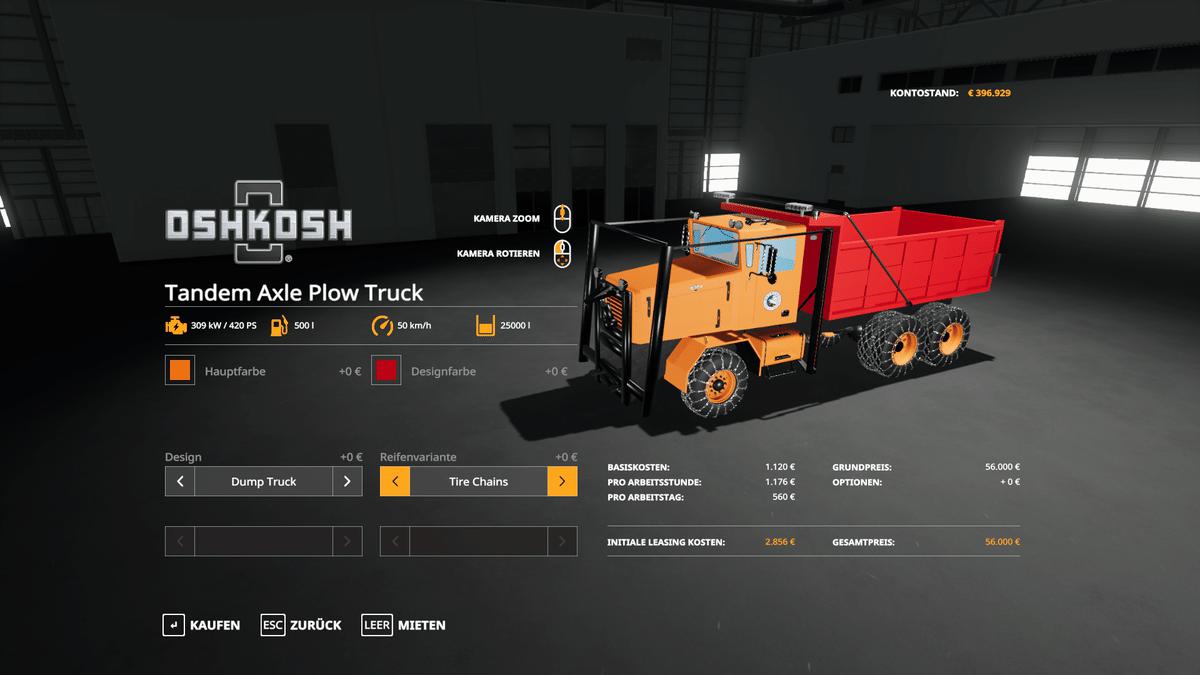Pick the orange Hauptfarbe color swatch
This screenshot has height=675, width=1200.
[x=180, y=371]
